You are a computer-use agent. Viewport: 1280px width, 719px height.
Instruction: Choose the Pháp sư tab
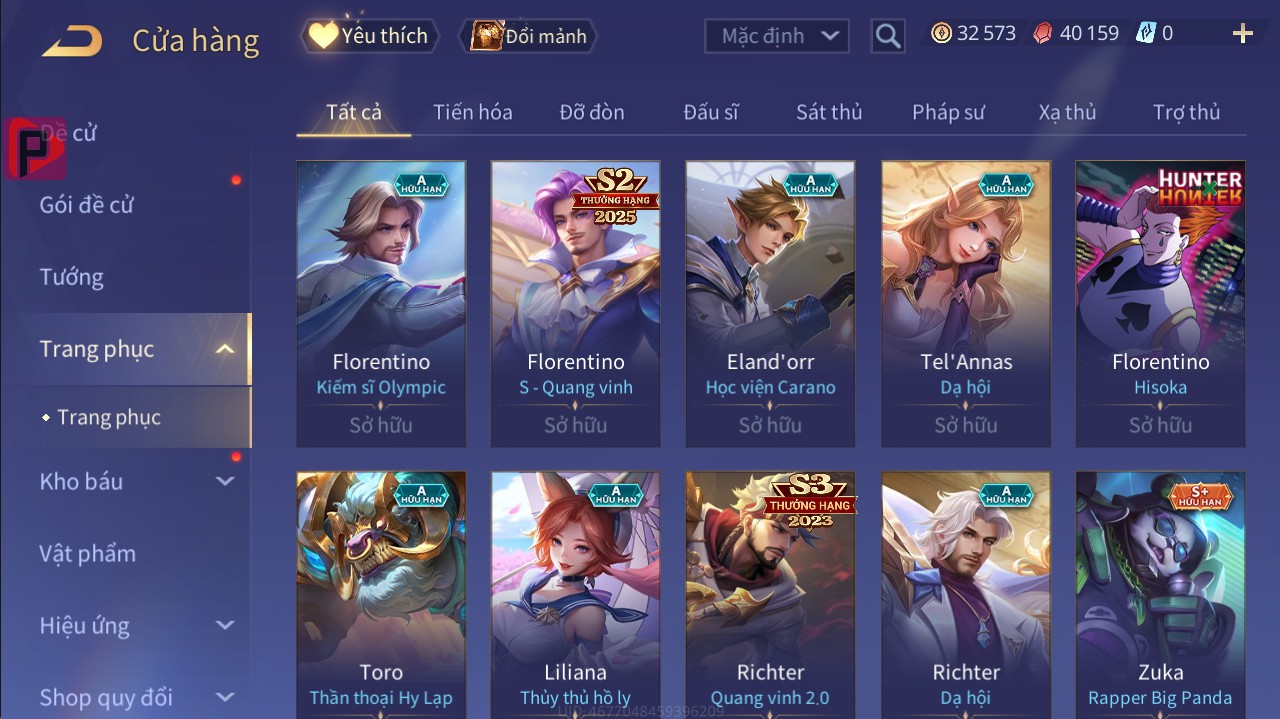tap(948, 112)
